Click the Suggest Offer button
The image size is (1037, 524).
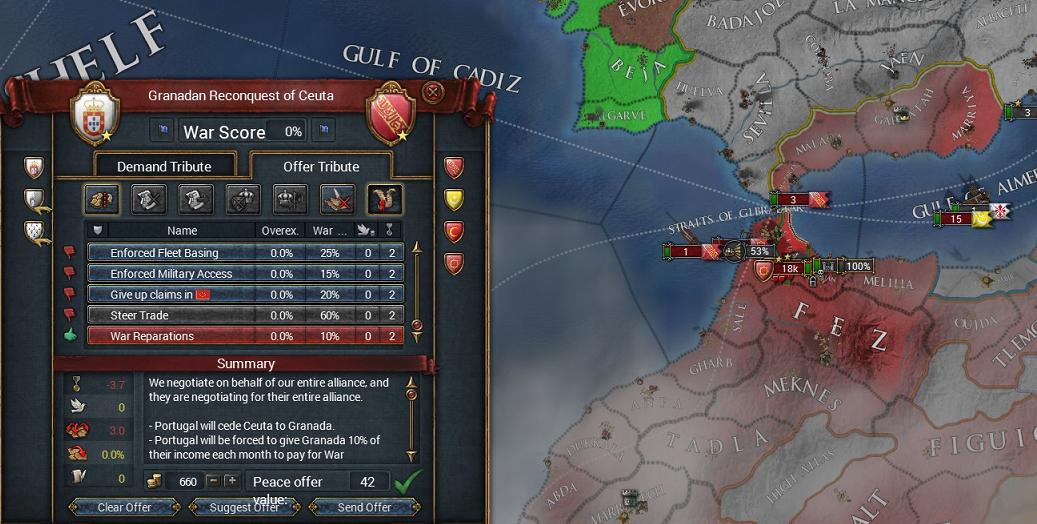[244, 507]
